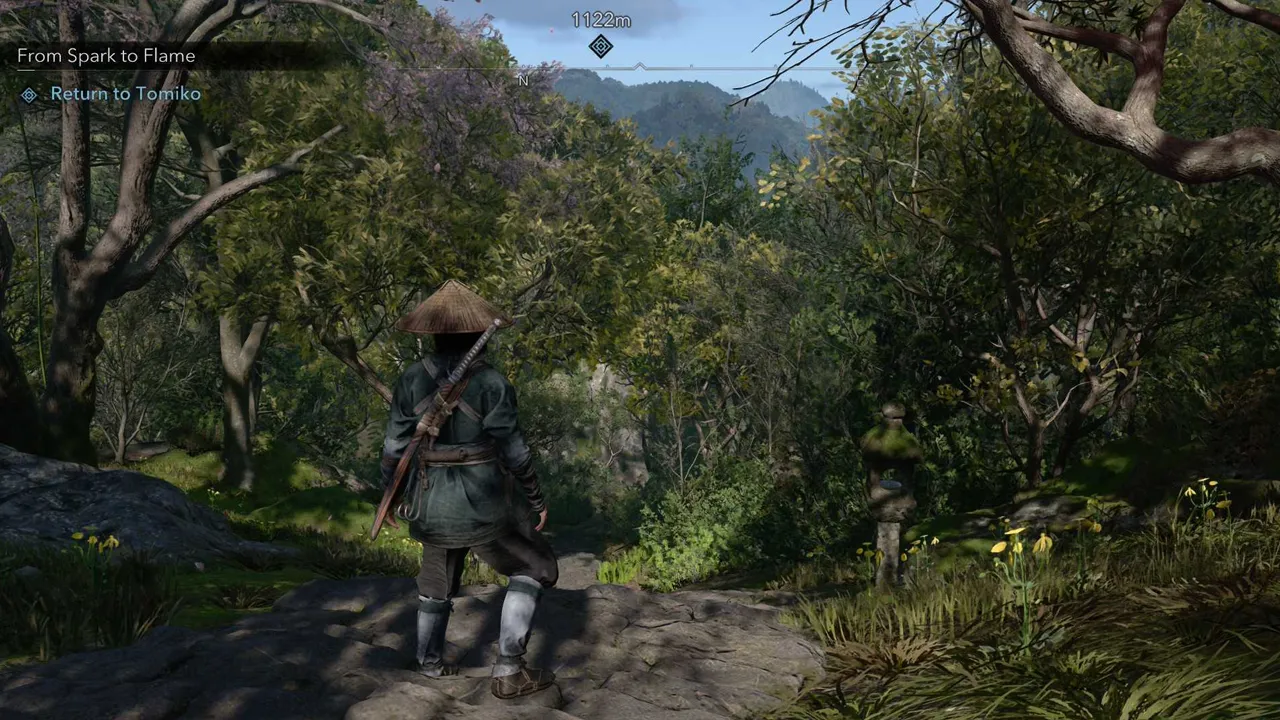Click the Return to Tomiko objective

point(125,94)
